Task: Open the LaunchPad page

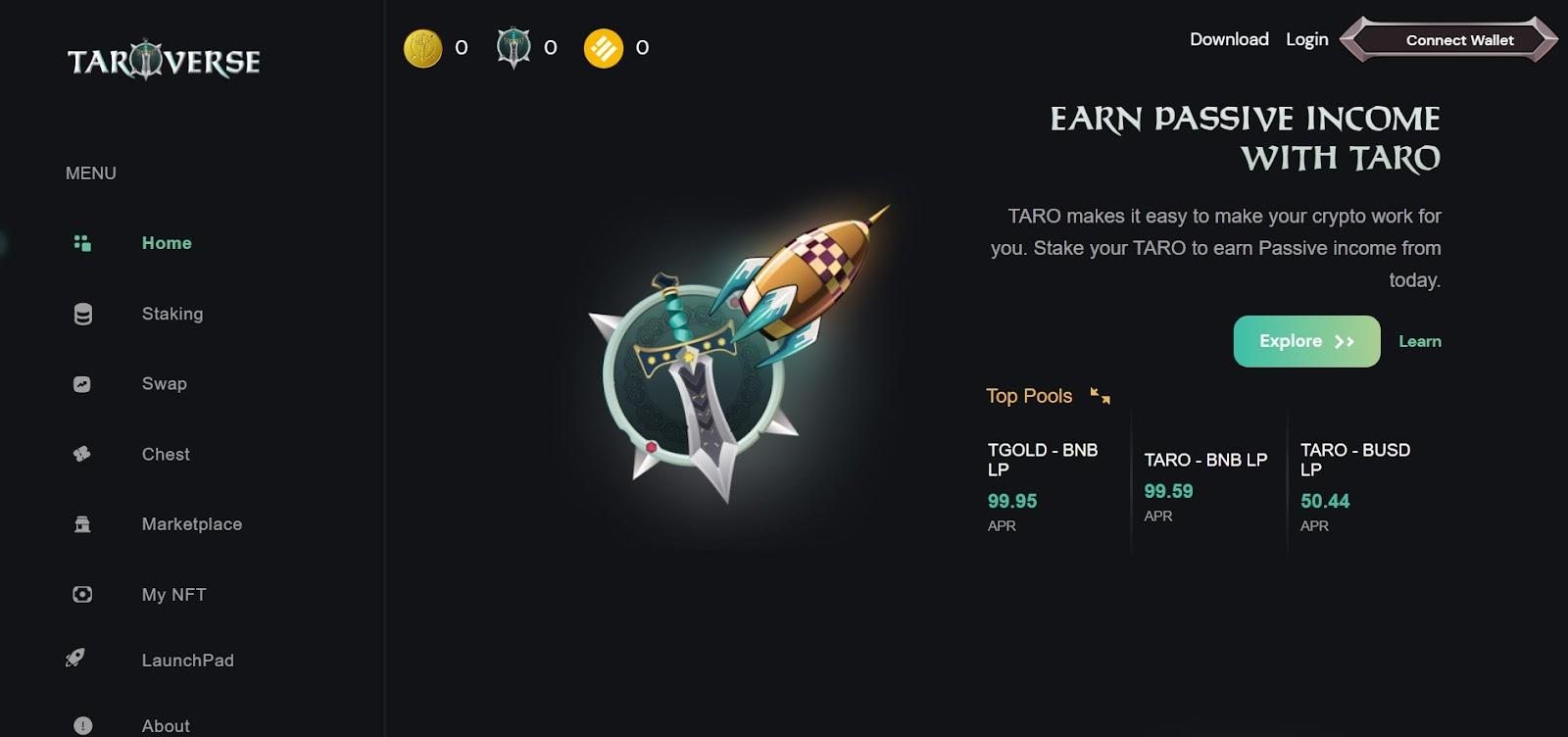Action: [x=187, y=661]
